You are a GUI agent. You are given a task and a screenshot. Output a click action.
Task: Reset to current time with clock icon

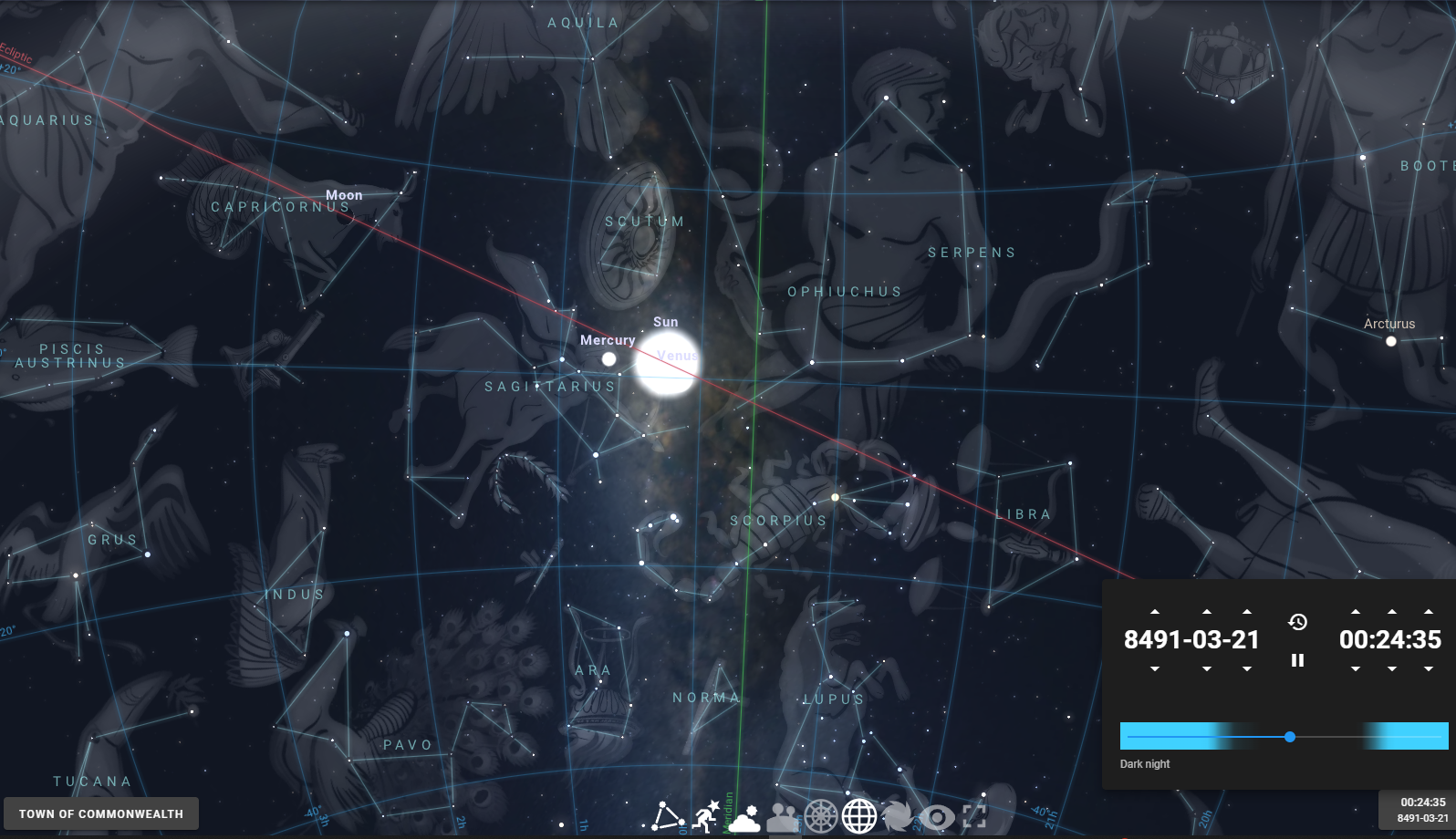[1297, 622]
